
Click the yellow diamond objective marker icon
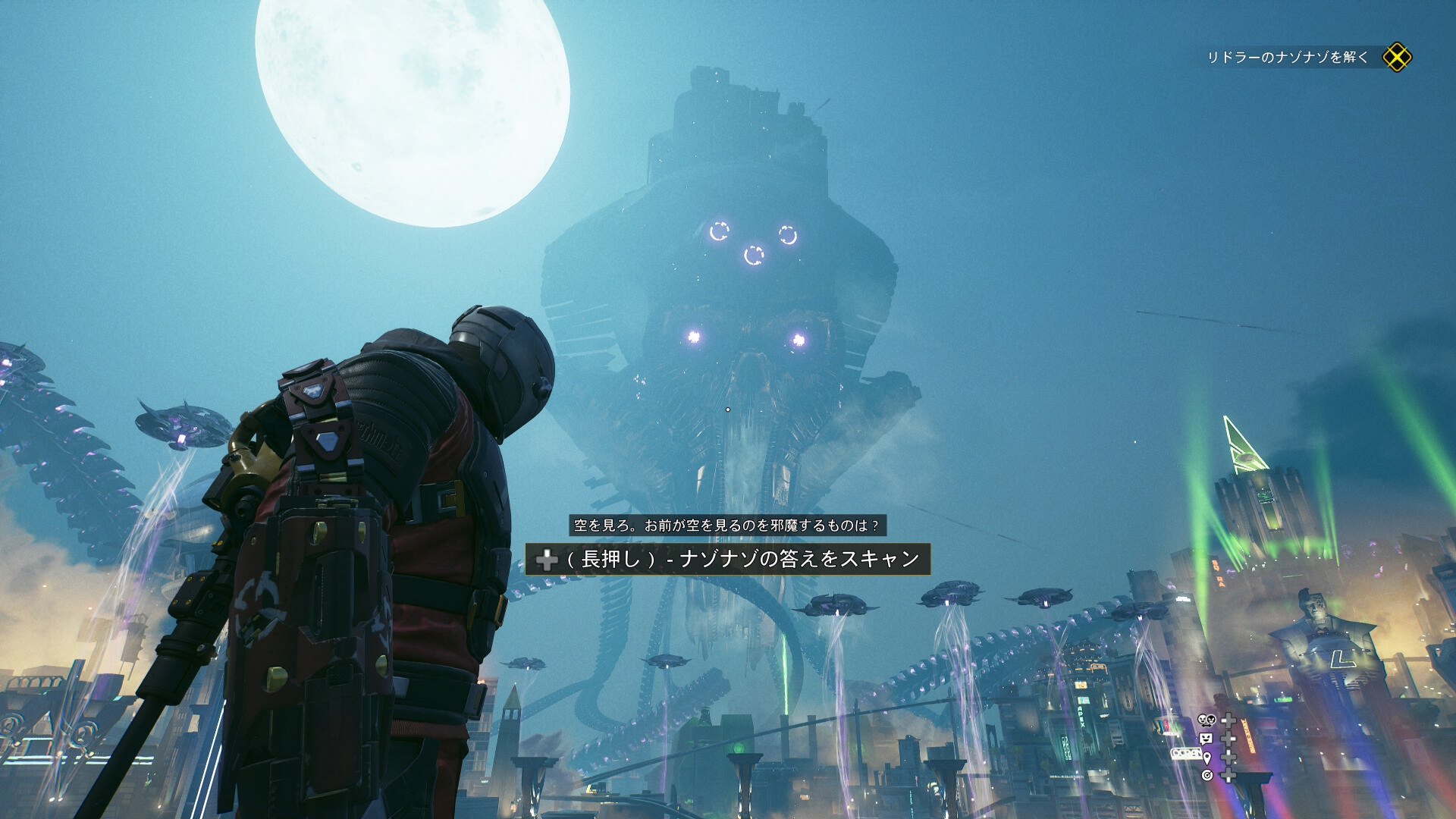[1396, 58]
